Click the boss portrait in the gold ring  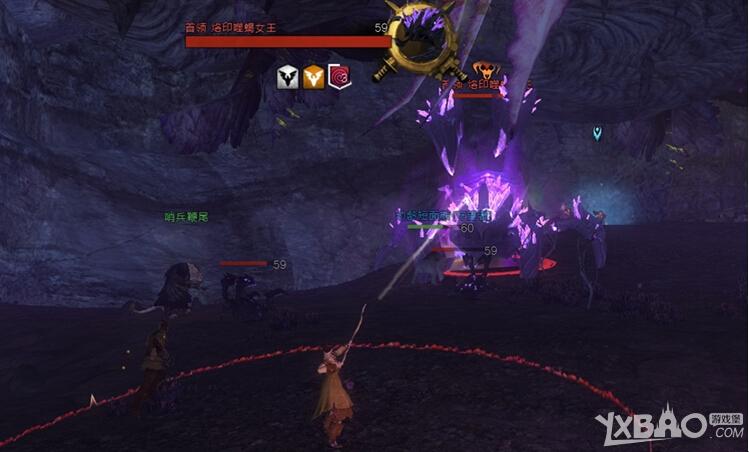[422, 40]
